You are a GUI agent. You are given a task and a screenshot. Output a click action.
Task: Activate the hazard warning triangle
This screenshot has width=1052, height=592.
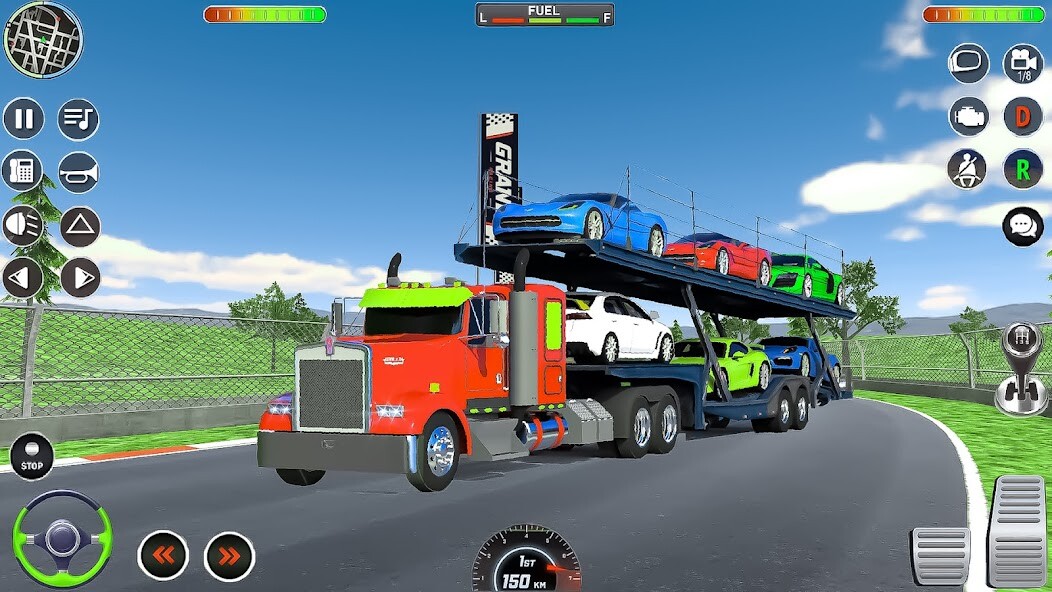80,226
